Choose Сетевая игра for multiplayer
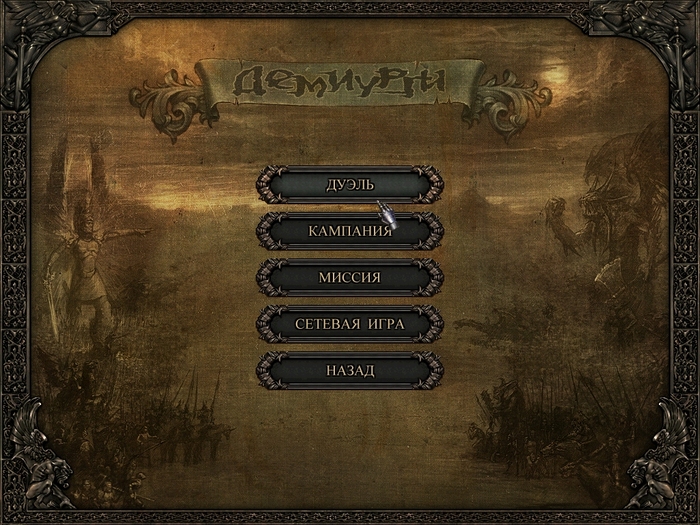This screenshot has height=525, width=700. [349, 324]
